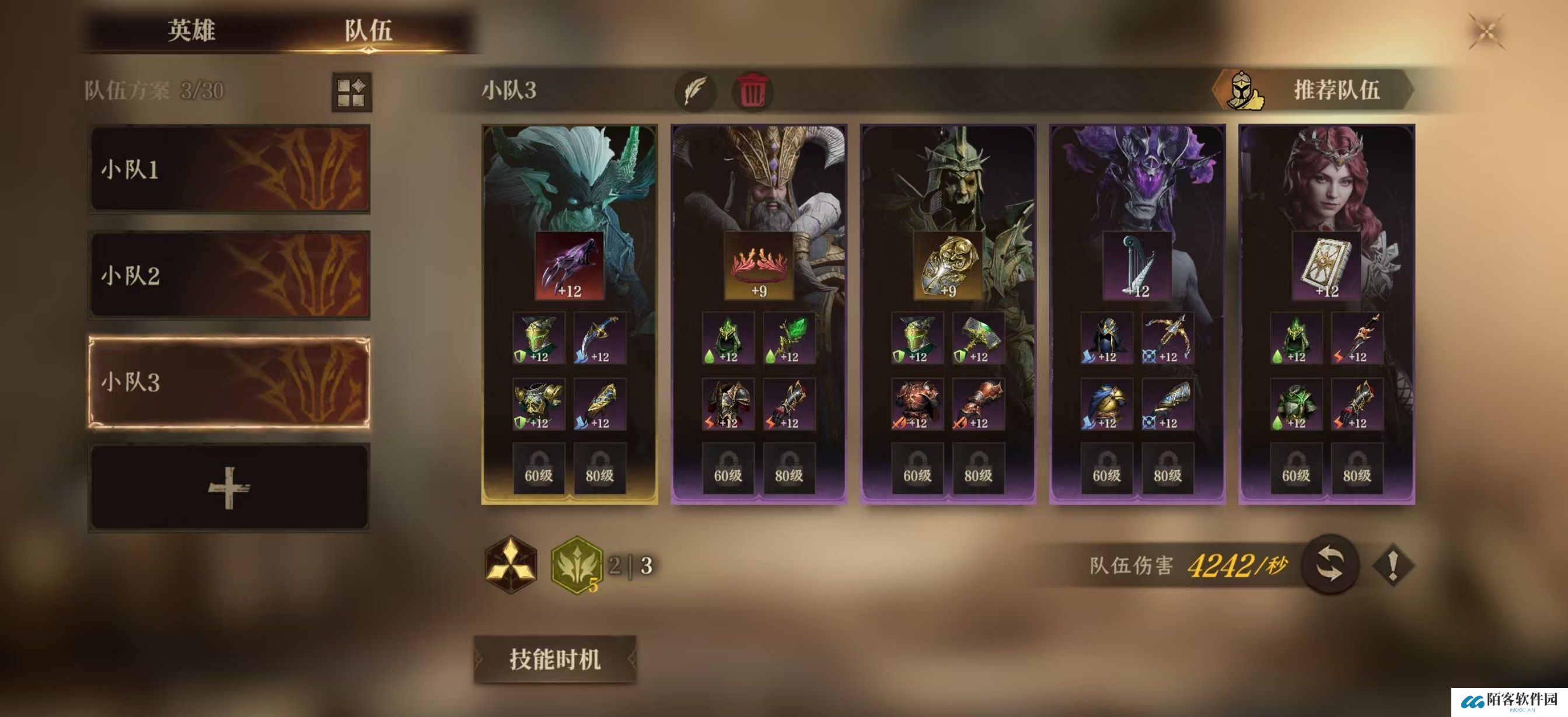The image size is (1568, 717).
Task: Select the purple claw artifact slot
Action: pos(569,265)
